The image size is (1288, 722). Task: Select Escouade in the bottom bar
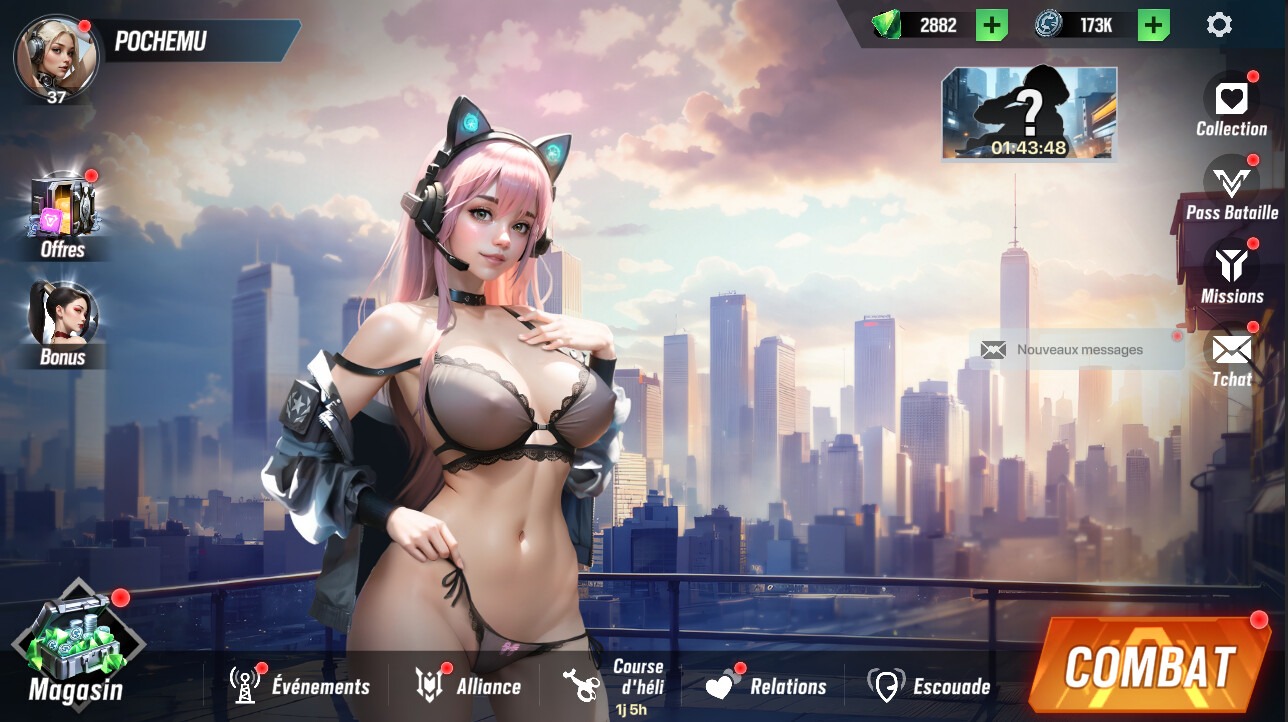(x=929, y=686)
